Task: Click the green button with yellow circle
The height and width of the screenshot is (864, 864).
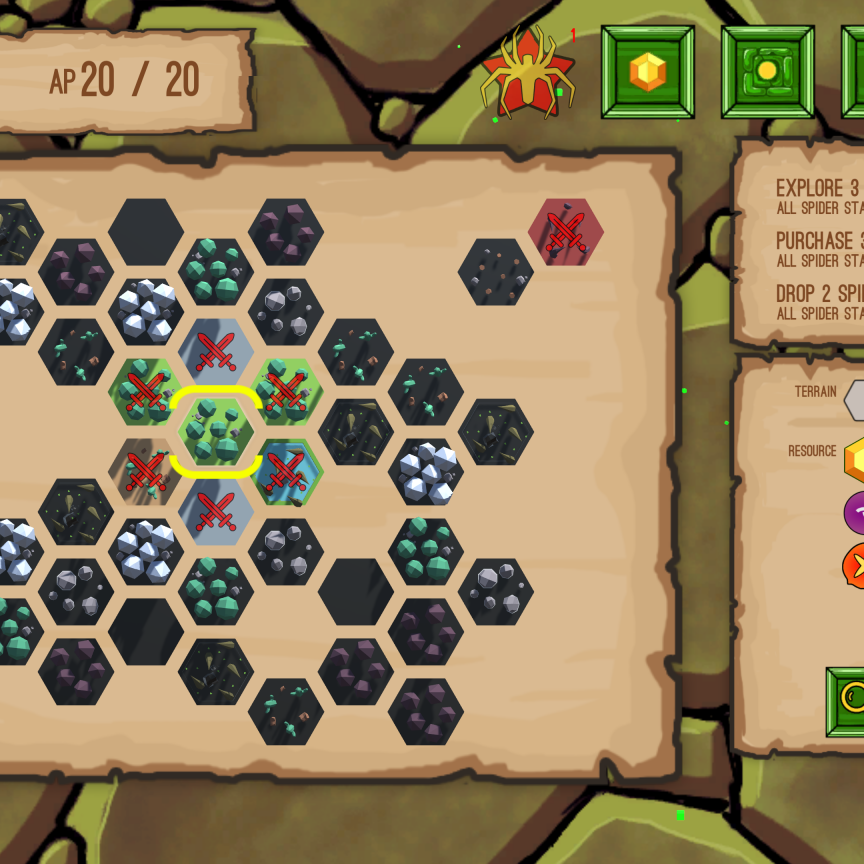Action: [x=767, y=72]
